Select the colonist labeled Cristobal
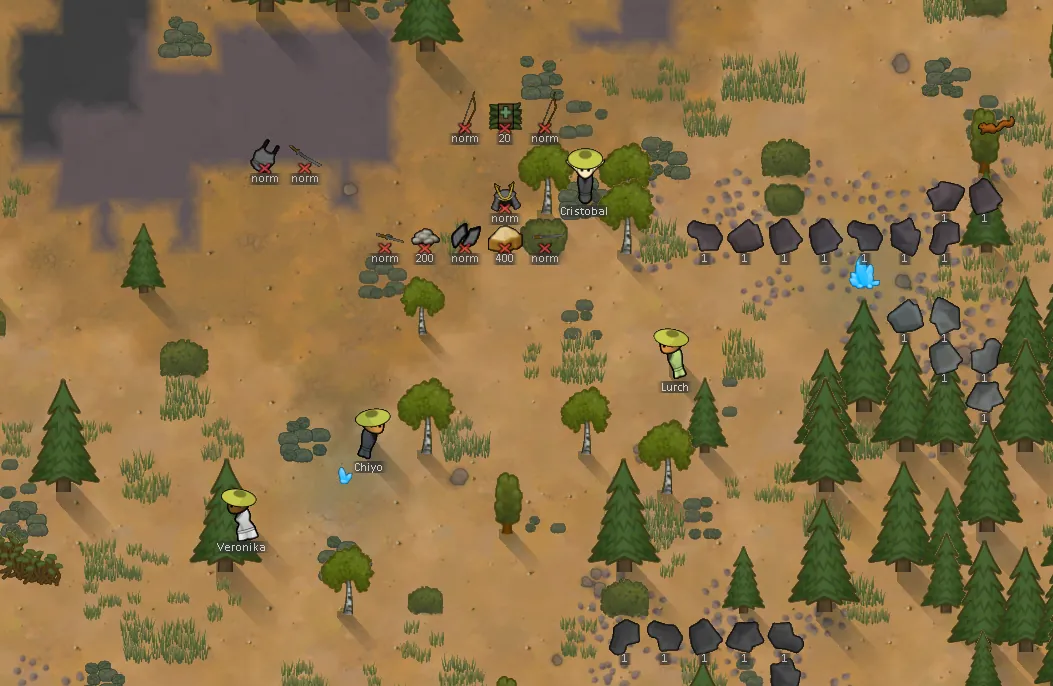Screen dimensions: 1053x686 tap(585, 178)
